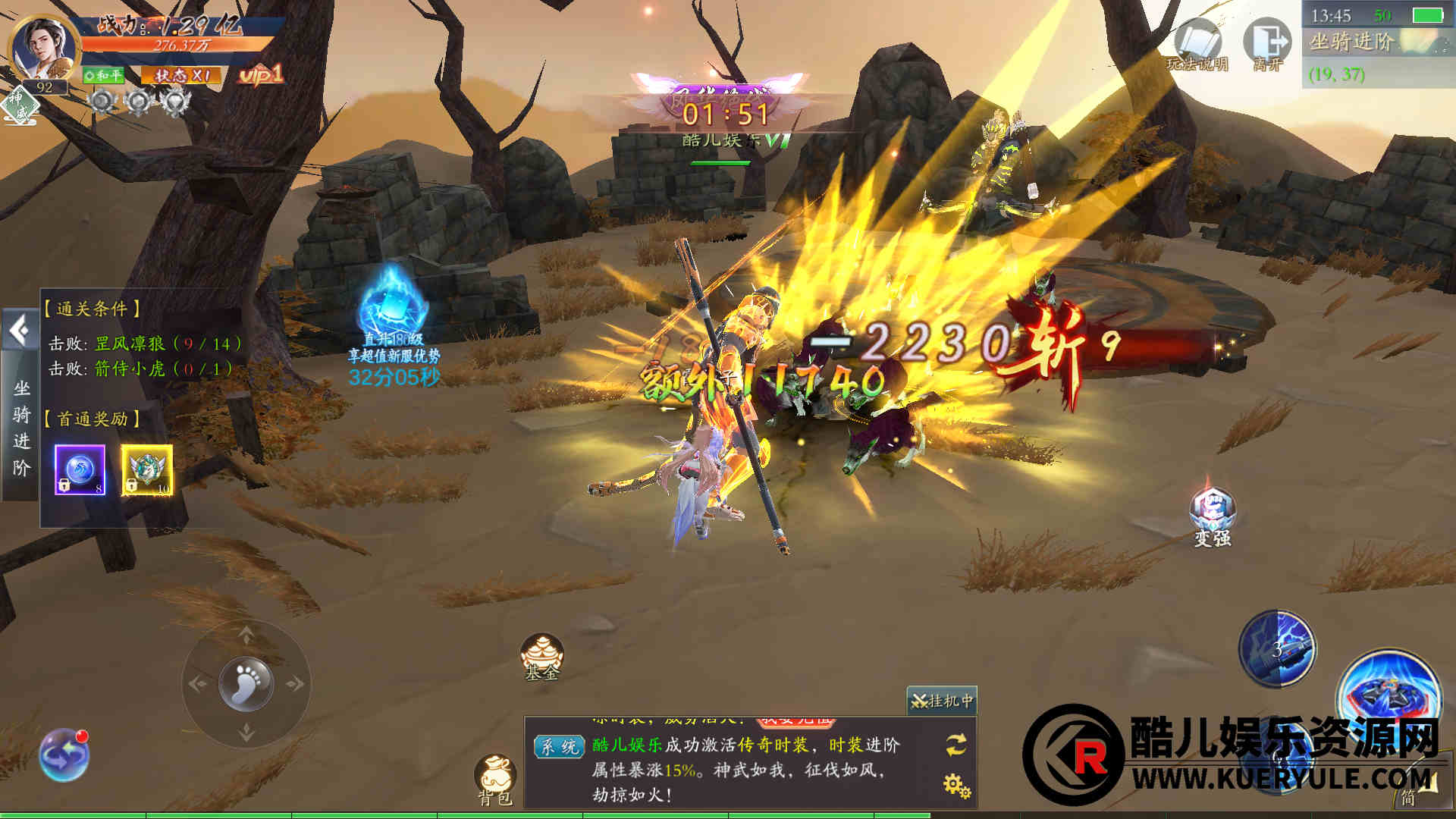Open the 玩法说明 gameplay guide
Screen dimensions: 1456x819
pyautogui.click(x=1197, y=47)
